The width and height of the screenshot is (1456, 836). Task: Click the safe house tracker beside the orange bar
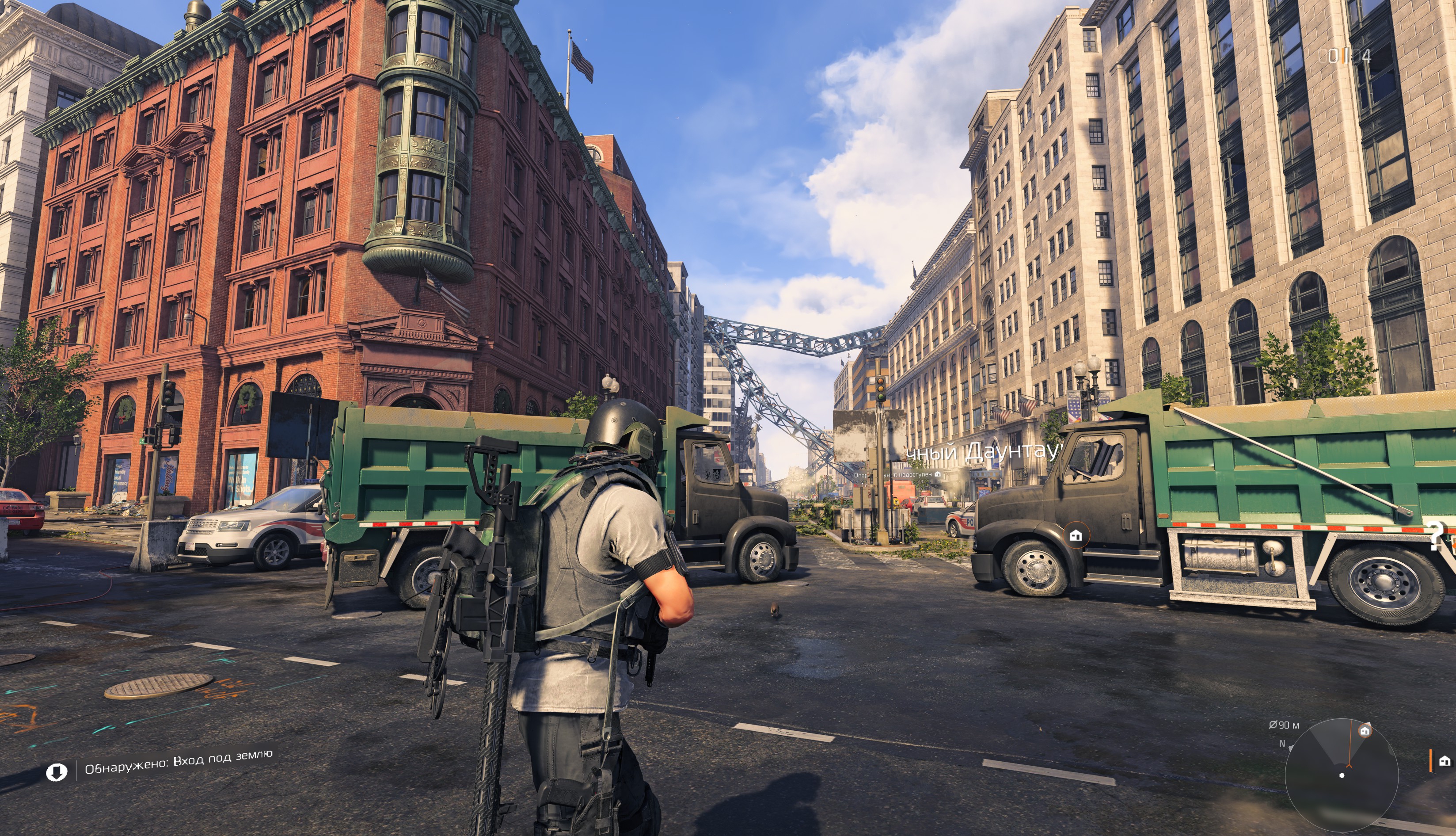pos(1444,761)
